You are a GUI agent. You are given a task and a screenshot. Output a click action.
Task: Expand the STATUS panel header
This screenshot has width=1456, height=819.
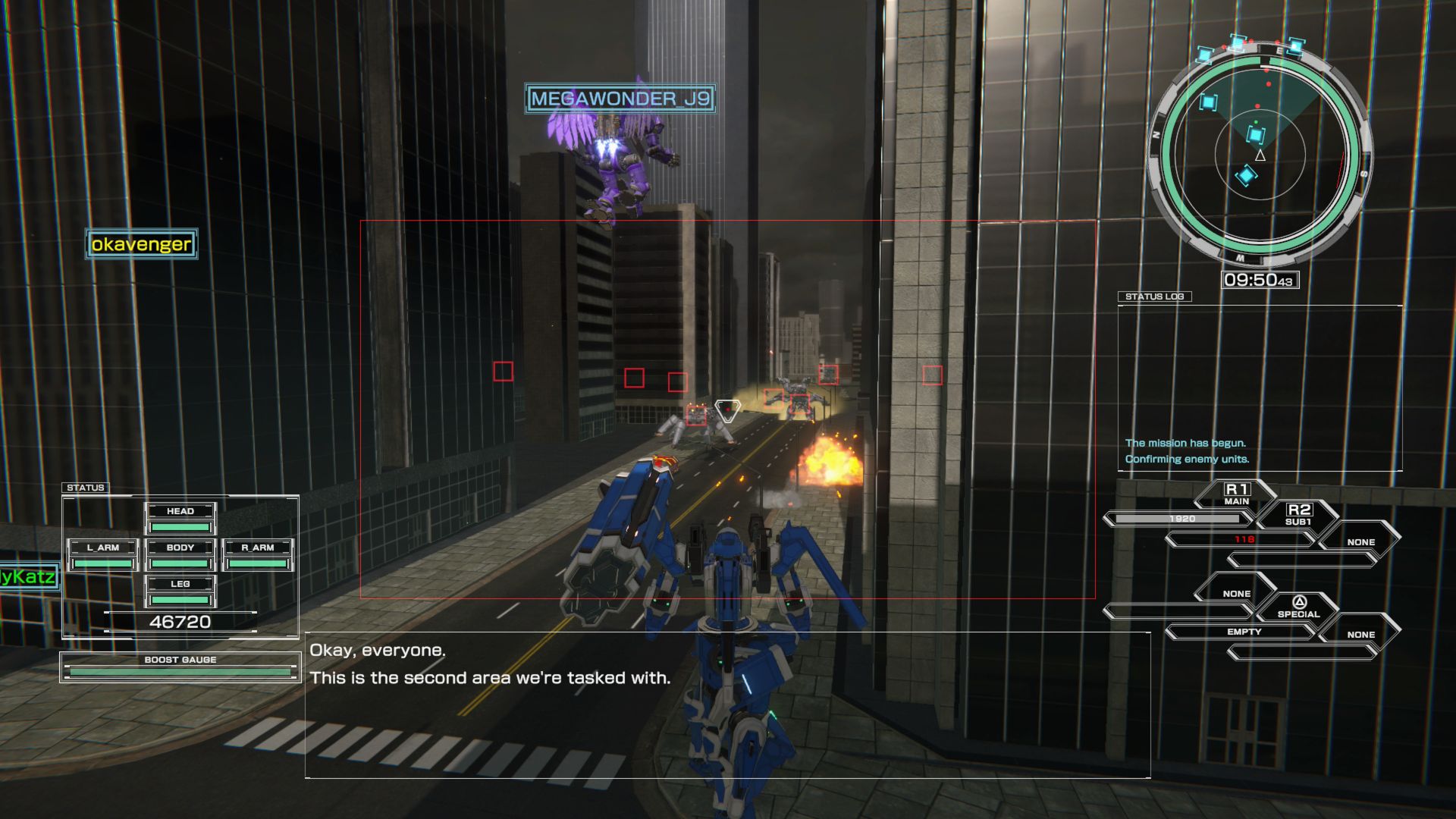86,487
